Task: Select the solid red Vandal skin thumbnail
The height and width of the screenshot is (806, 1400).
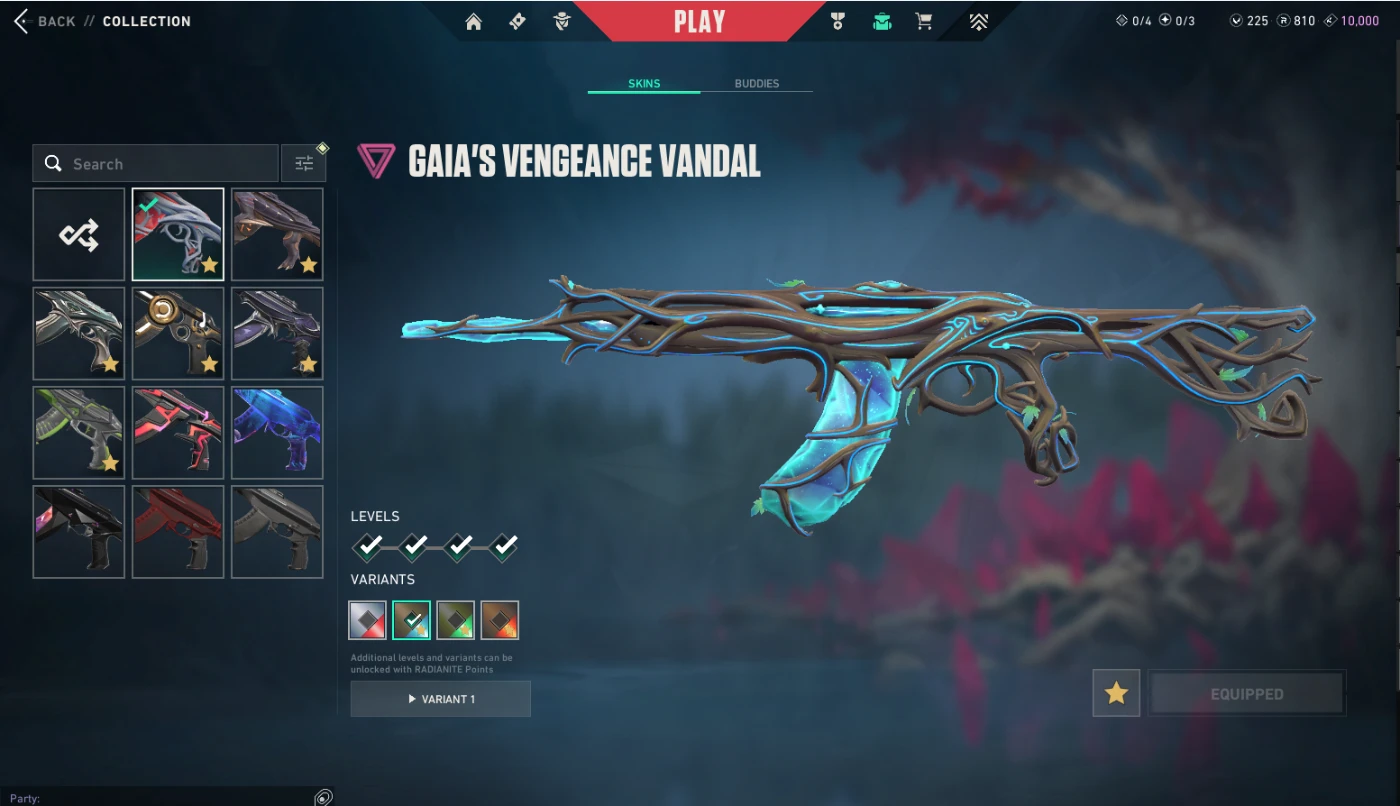Action: click(x=178, y=531)
